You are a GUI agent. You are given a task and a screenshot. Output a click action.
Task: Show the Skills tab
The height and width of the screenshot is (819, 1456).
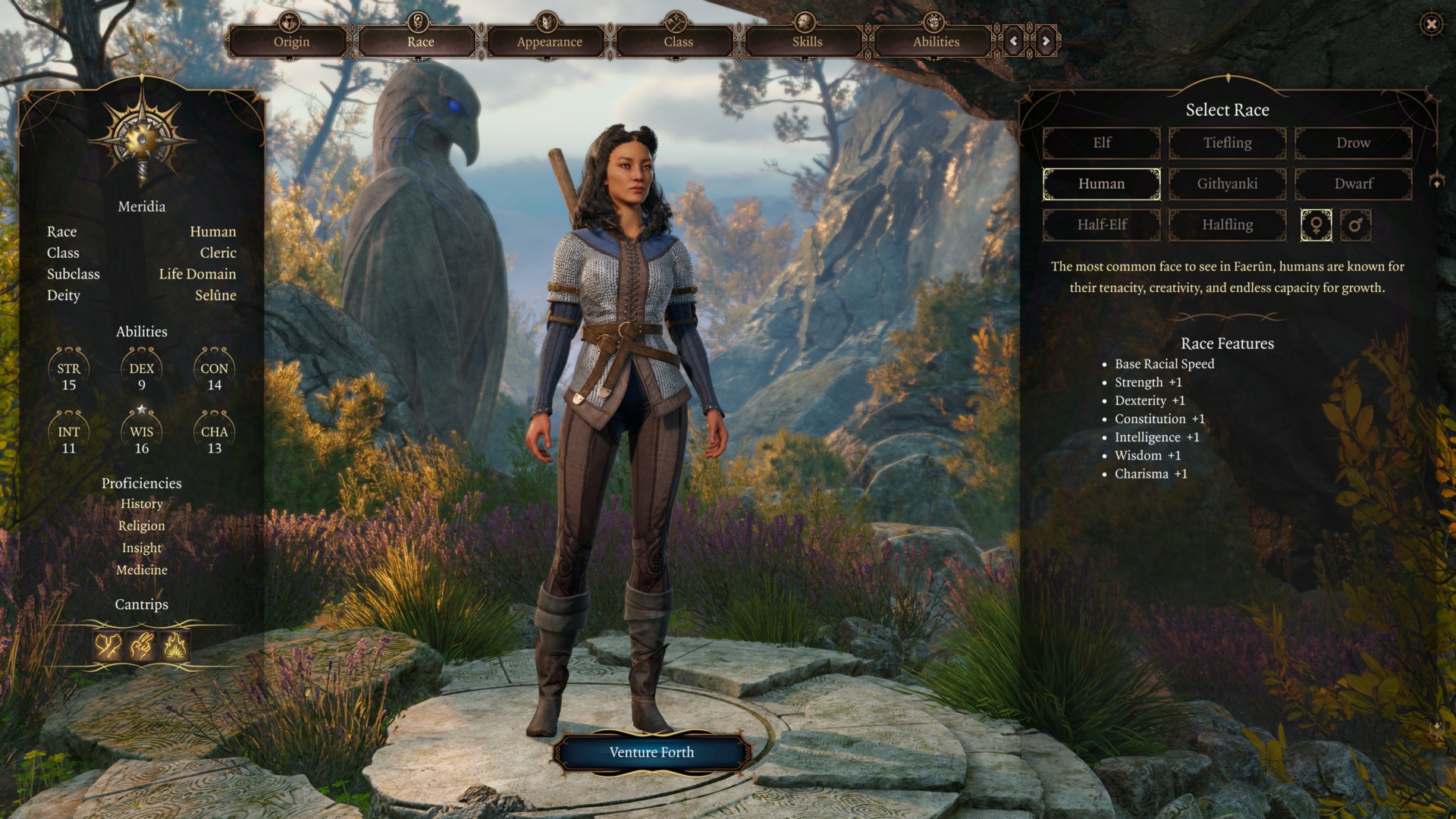[807, 42]
